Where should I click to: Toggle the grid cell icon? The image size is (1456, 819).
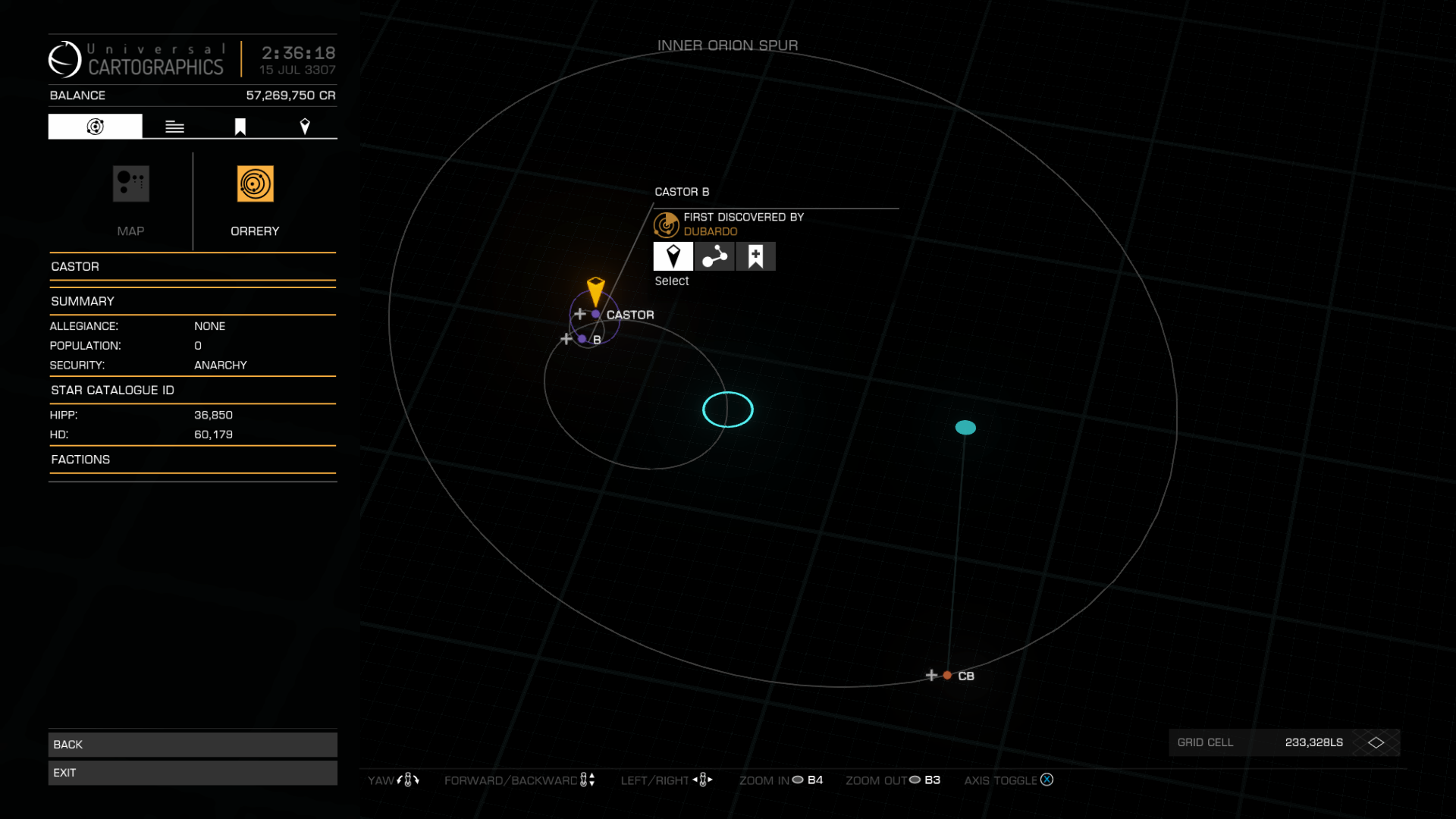coord(1376,742)
